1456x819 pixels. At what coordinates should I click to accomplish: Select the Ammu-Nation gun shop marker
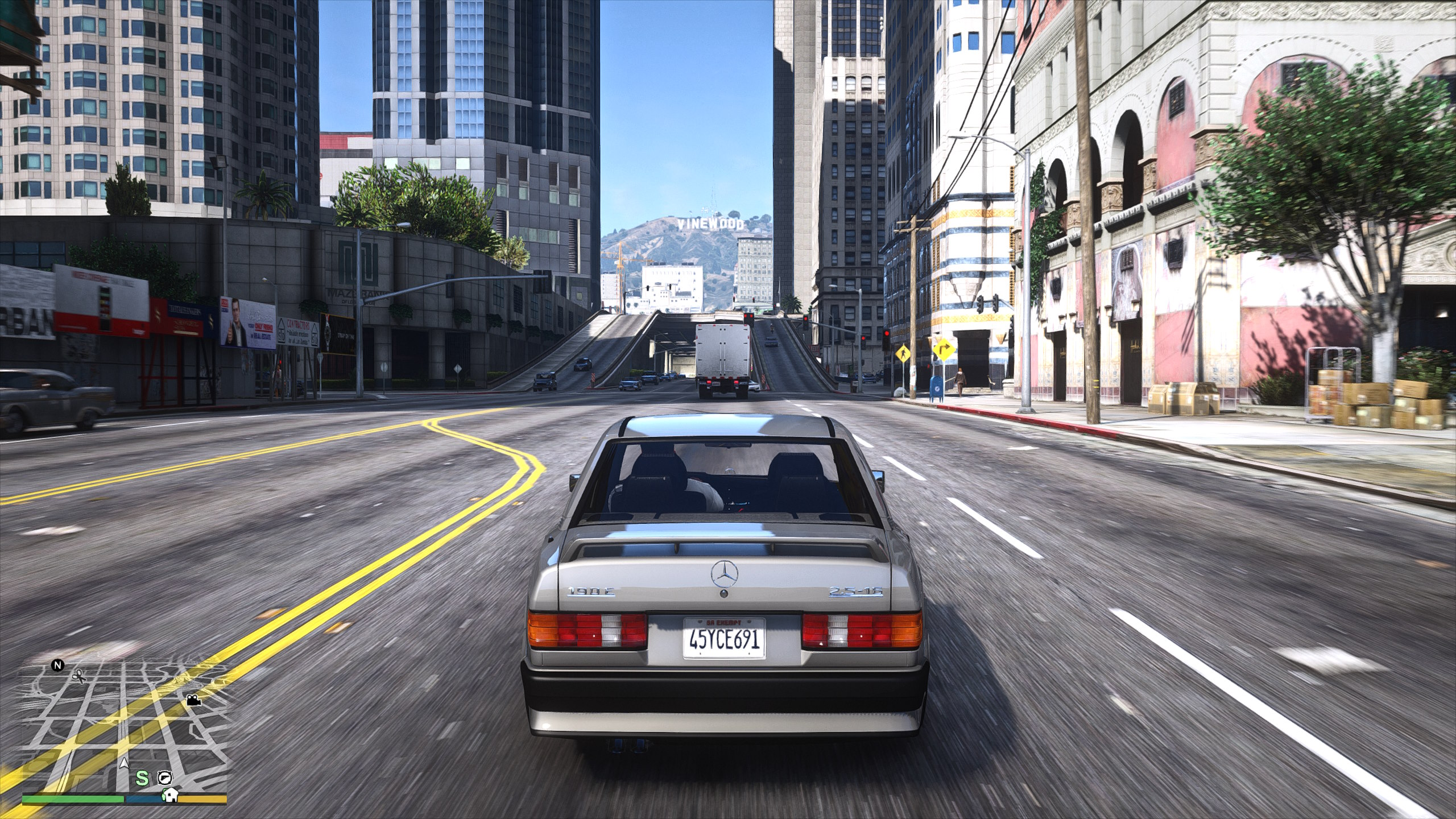coord(165,776)
